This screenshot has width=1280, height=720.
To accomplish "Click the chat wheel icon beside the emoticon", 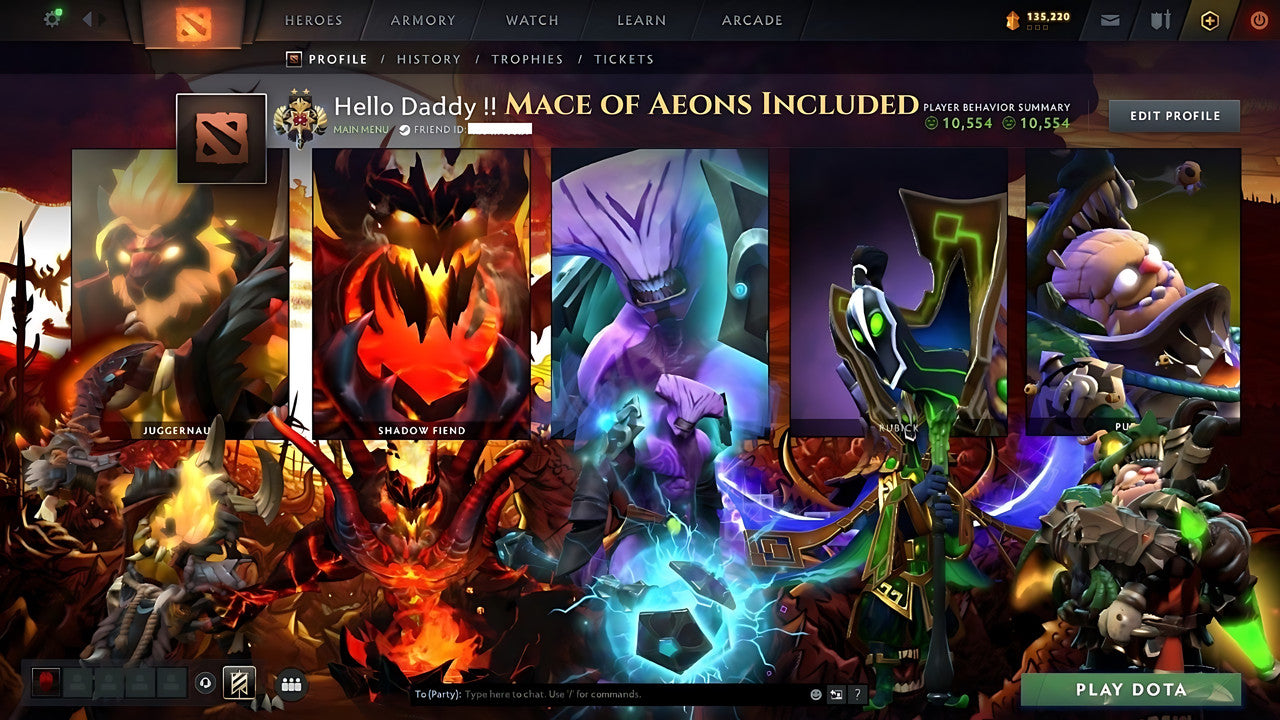I will coord(835,694).
